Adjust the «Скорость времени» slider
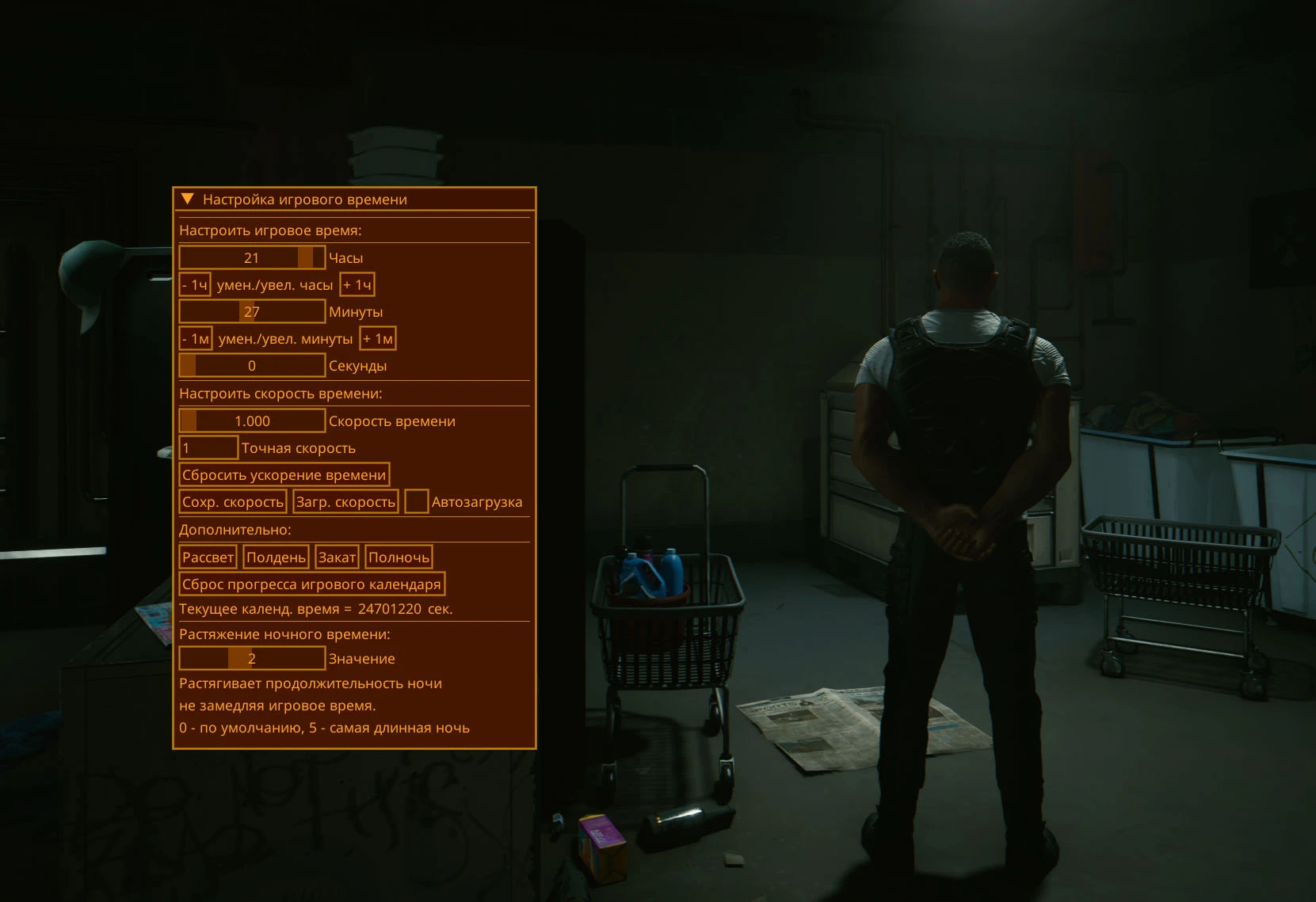The image size is (1316, 902). pyautogui.click(x=251, y=421)
